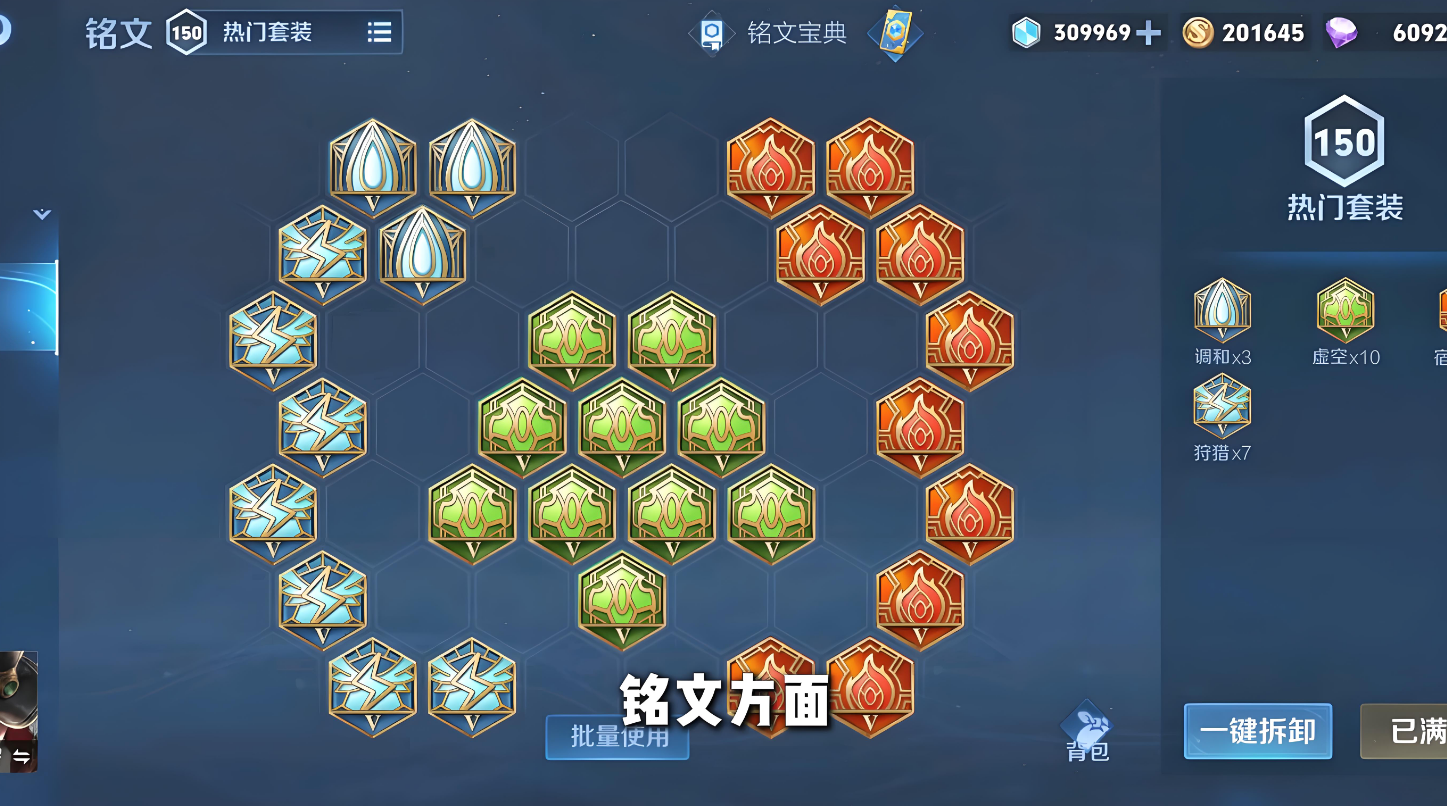This screenshot has width=1447, height=806.
Task: Click the golden card icon beside 铭文宝典
Action: coord(893,33)
